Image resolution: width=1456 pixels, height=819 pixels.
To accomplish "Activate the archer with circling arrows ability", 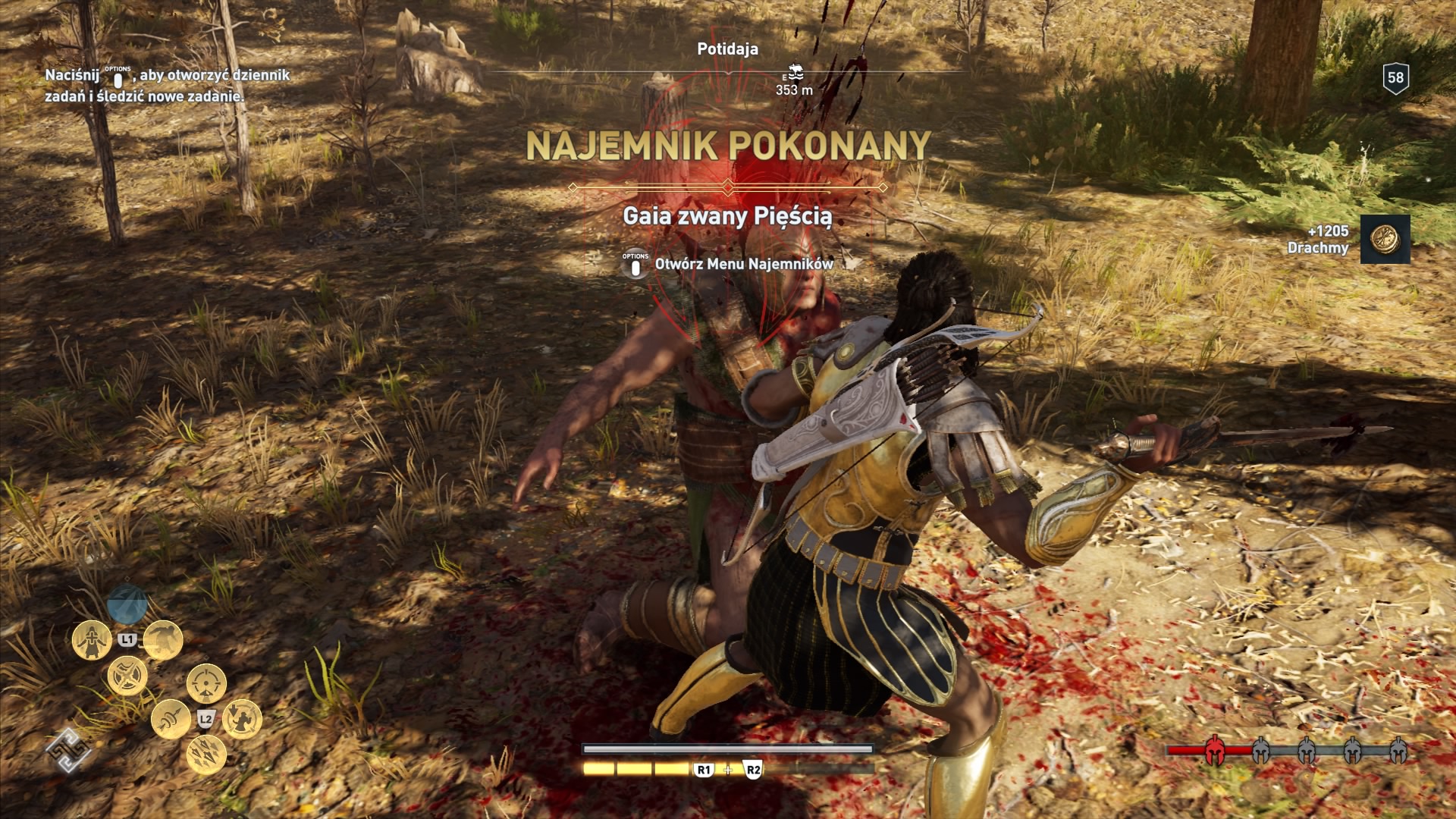I will (242, 719).
